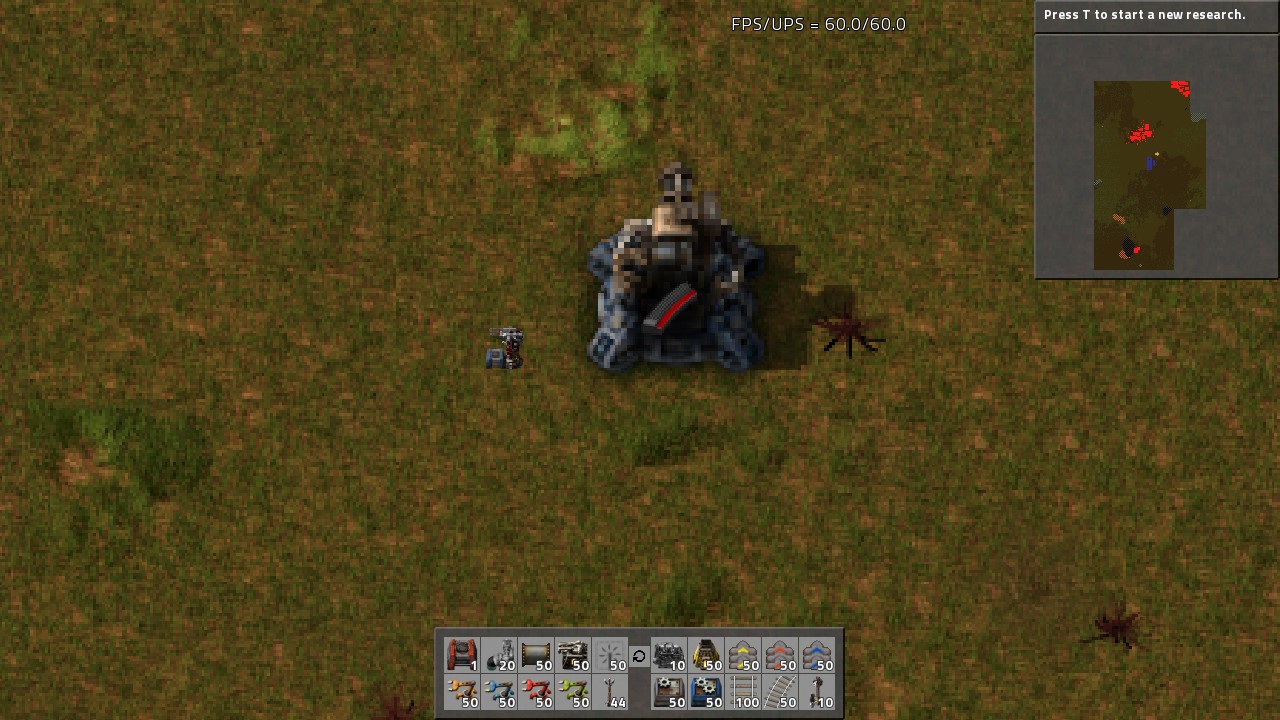Viewport: 1280px width, 720px height.
Task: Select the curved rail slot
Action: pyautogui.click(x=780, y=692)
